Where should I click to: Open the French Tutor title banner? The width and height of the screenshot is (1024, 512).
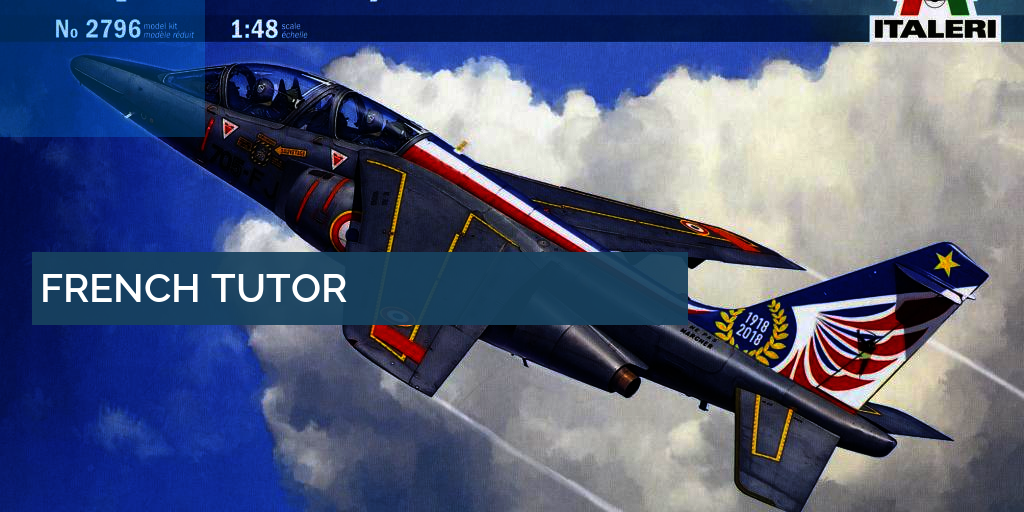[x=194, y=289]
